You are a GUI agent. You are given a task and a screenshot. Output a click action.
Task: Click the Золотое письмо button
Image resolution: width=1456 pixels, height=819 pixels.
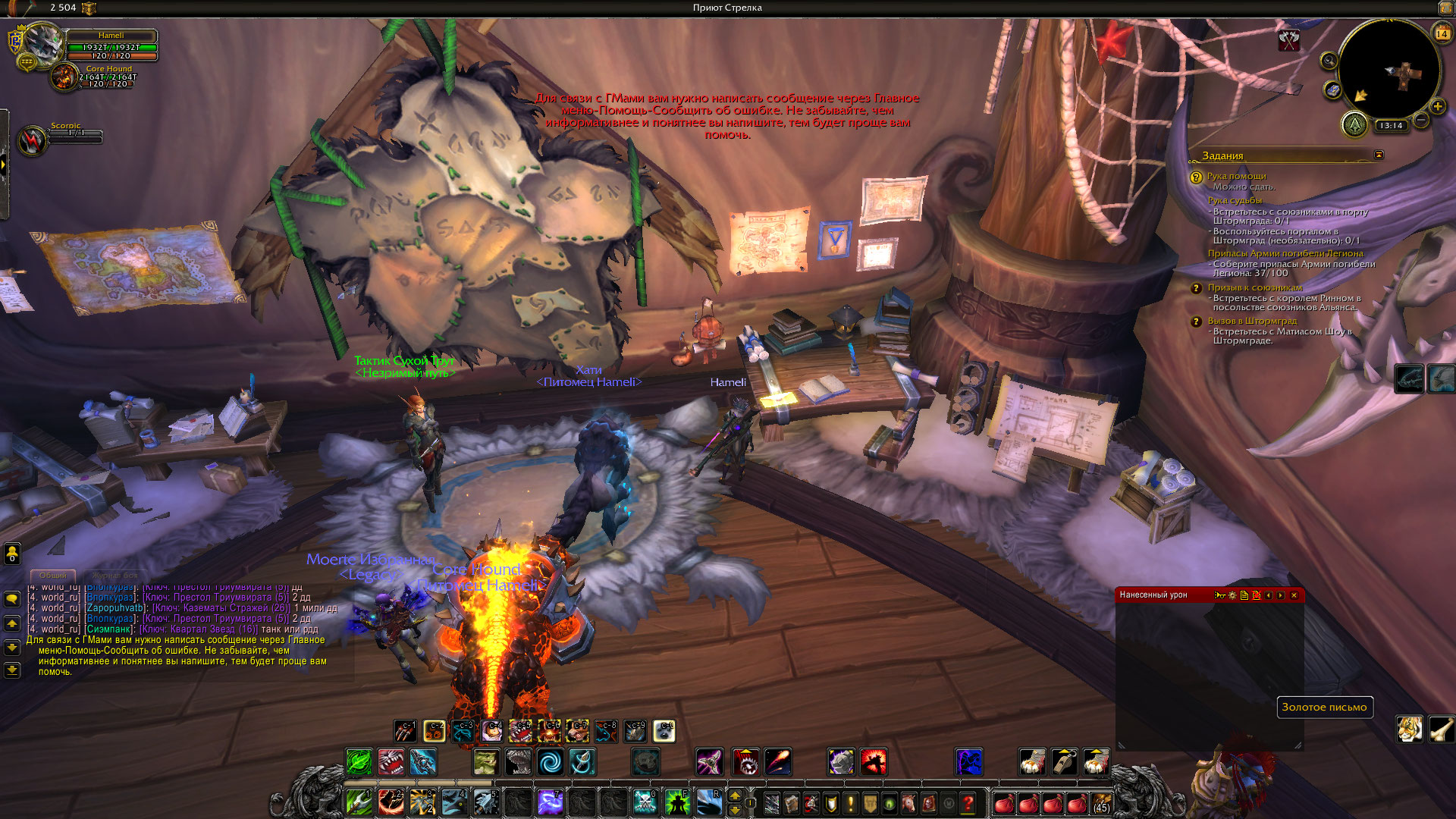coord(1324,707)
